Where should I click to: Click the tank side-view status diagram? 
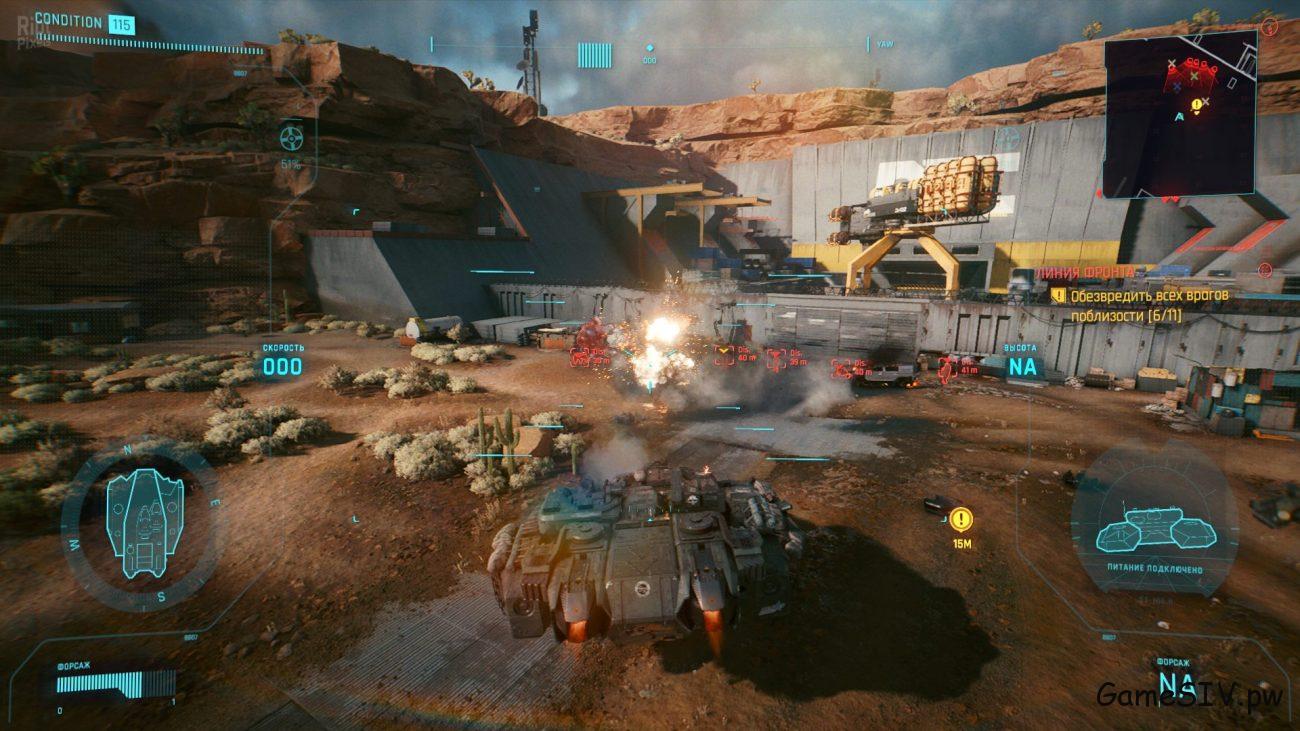click(1154, 527)
